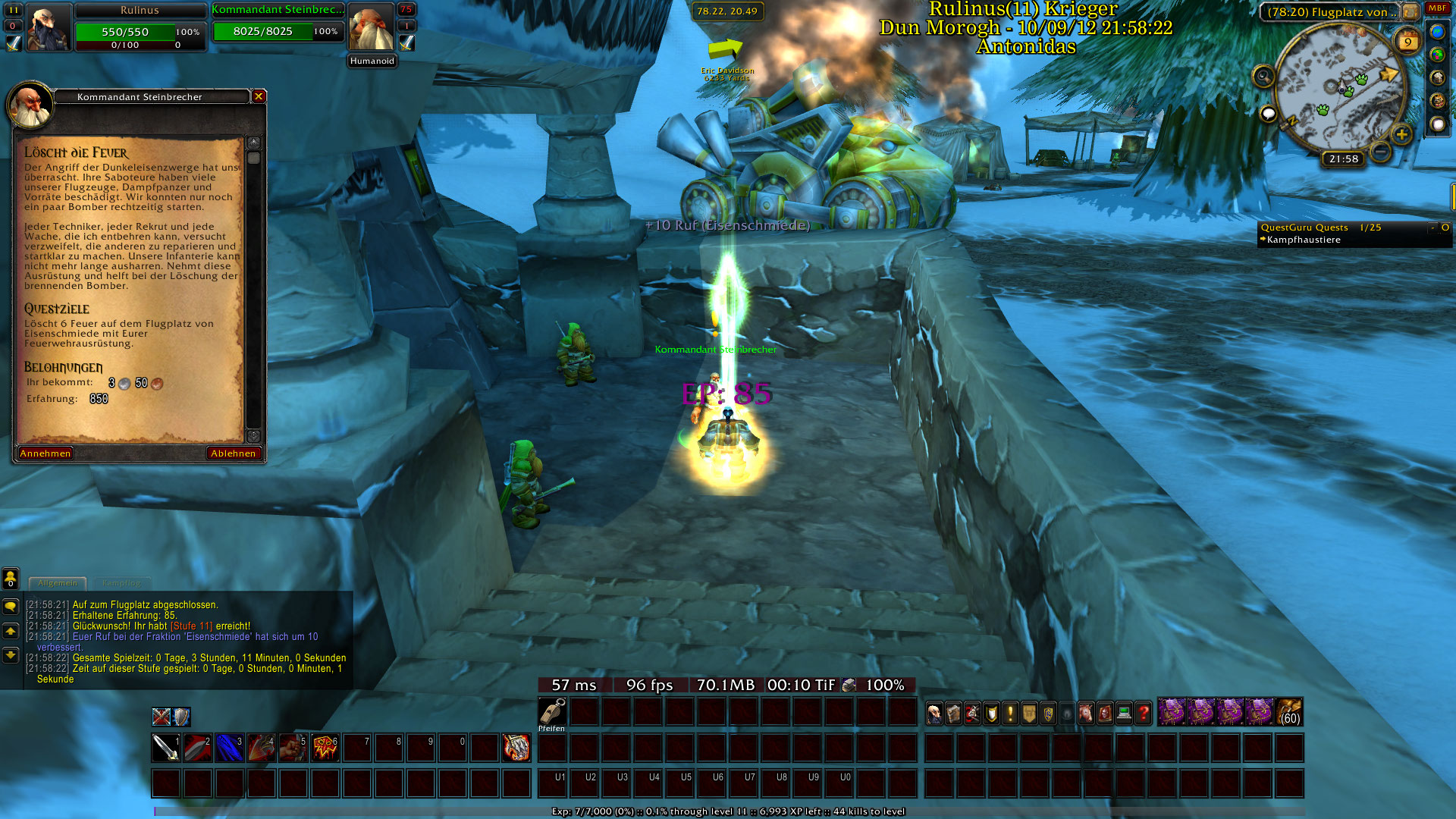Switch to the Allgemein chat tab

[x=58, y=583]
